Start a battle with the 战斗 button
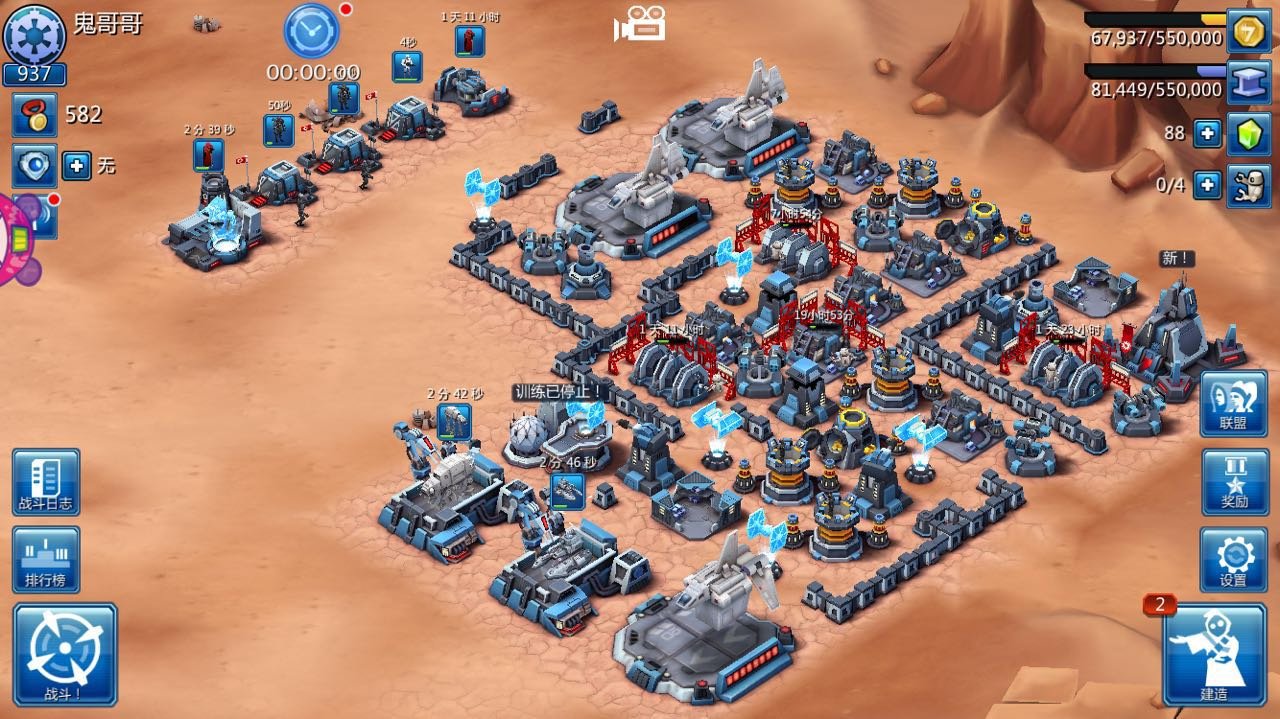This screenshot has height=719, width=1280. [x=65, y=653]
